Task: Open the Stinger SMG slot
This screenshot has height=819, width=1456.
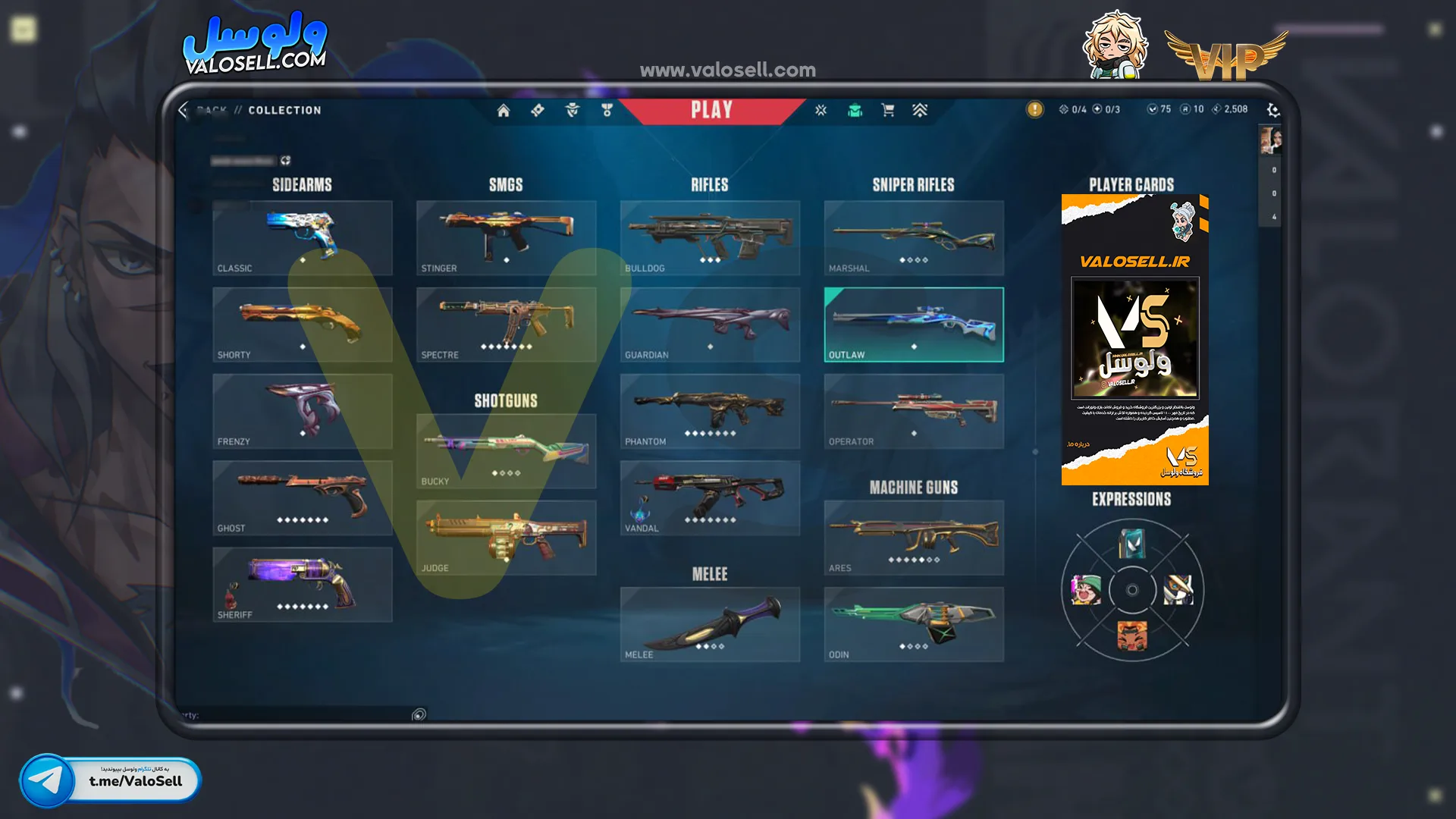Action: click(506, 238)
